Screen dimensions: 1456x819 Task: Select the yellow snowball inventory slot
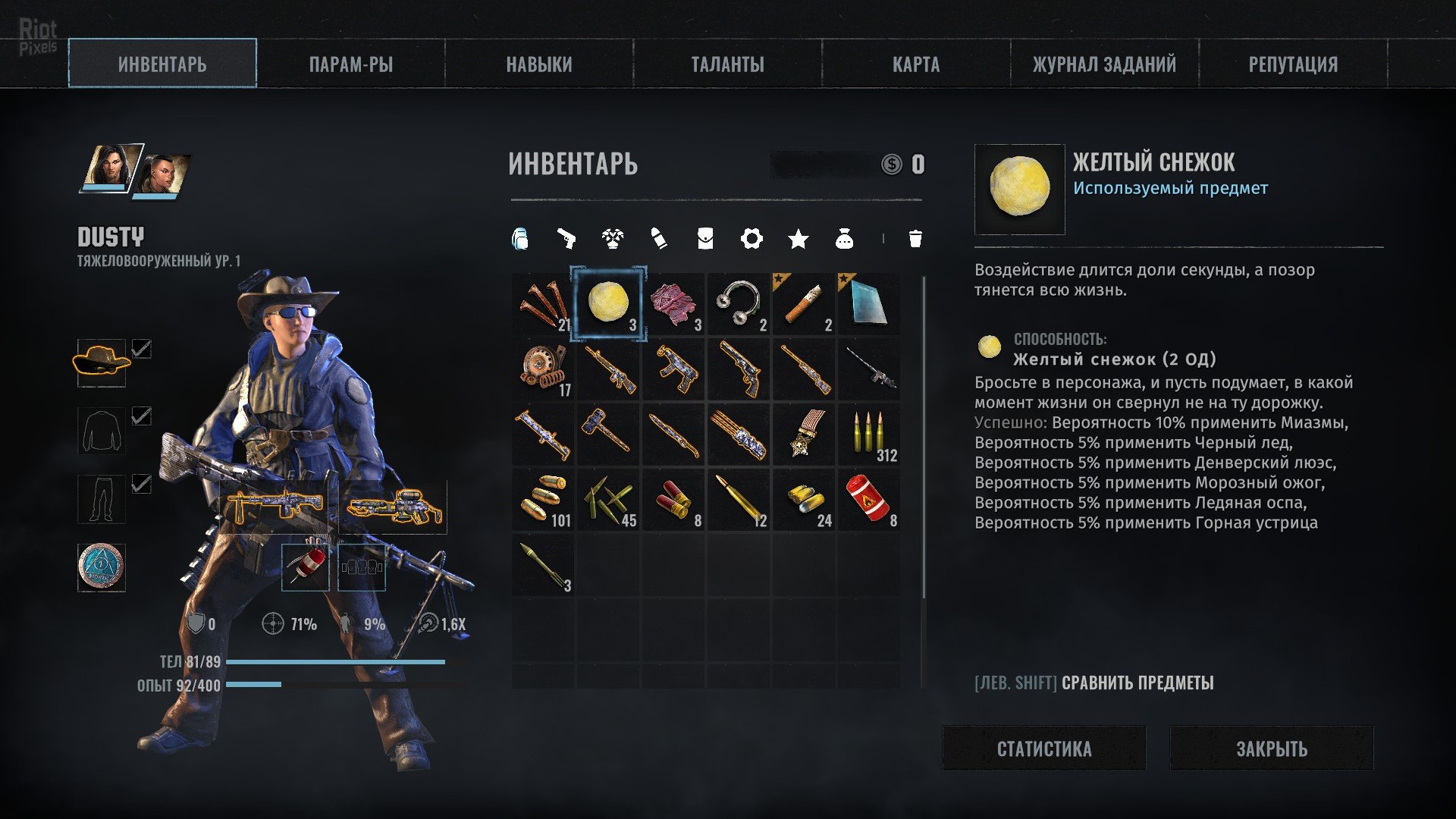(608, 304)
